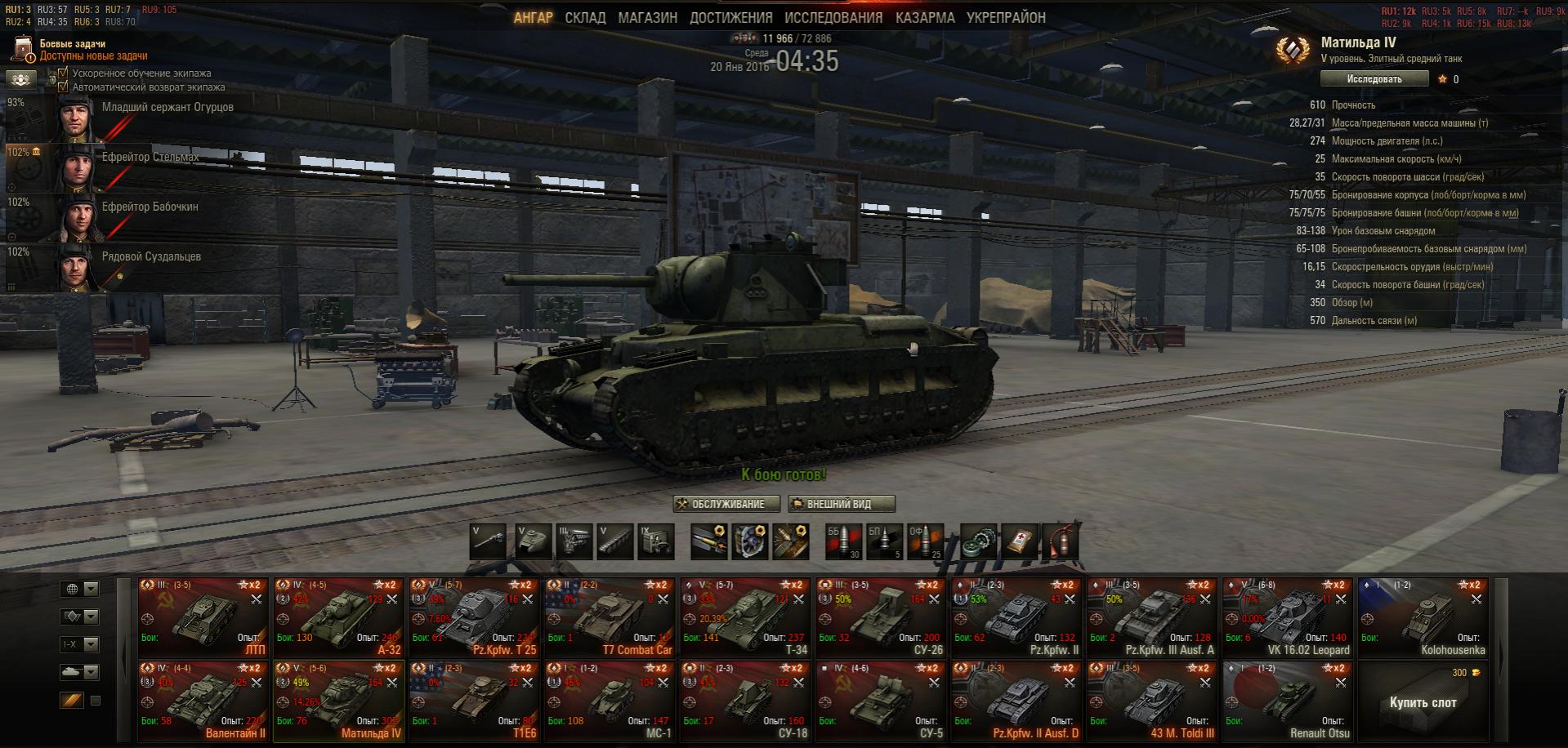This screenshot has height=748, width=1568.
Task: Select the fire extinguisher consumable slot
Action: (1061, 541)
